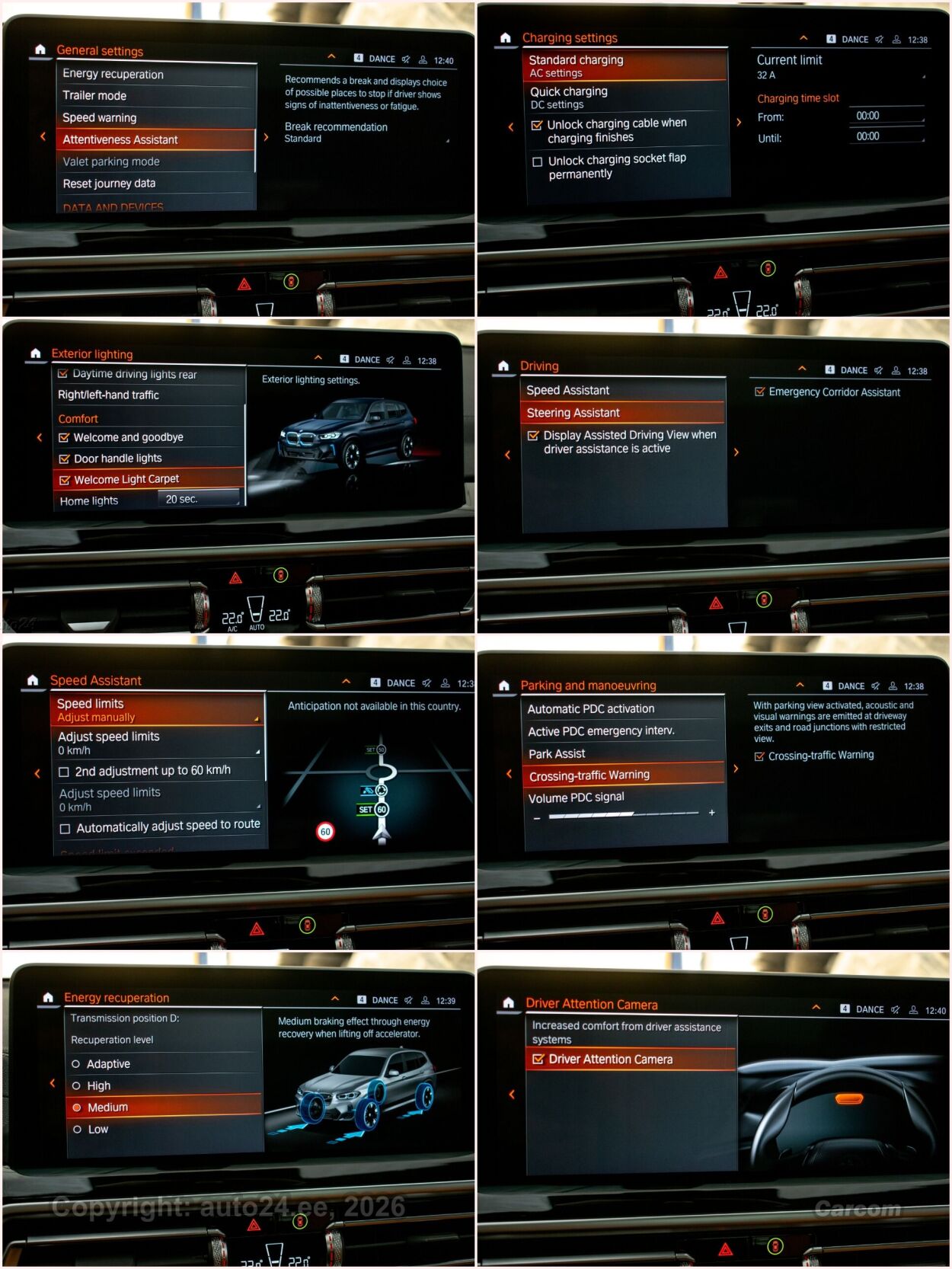Uncheck Door handle lights
This screenshot has height=1269, width=952.
pyautogui.click(x=65, y=459)
